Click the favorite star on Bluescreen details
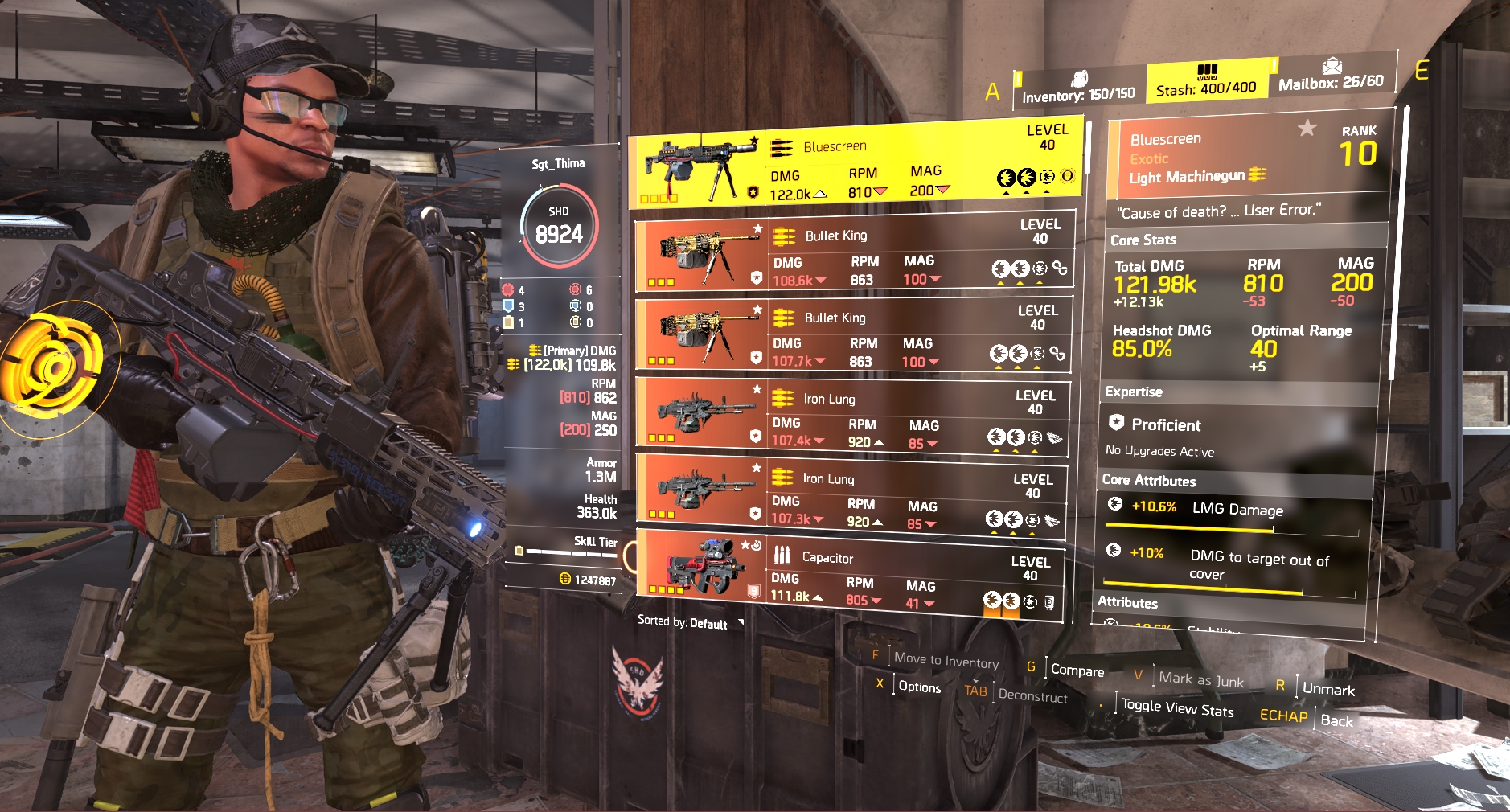The height and width of the screenshot is (812, 1510). 1307,128
